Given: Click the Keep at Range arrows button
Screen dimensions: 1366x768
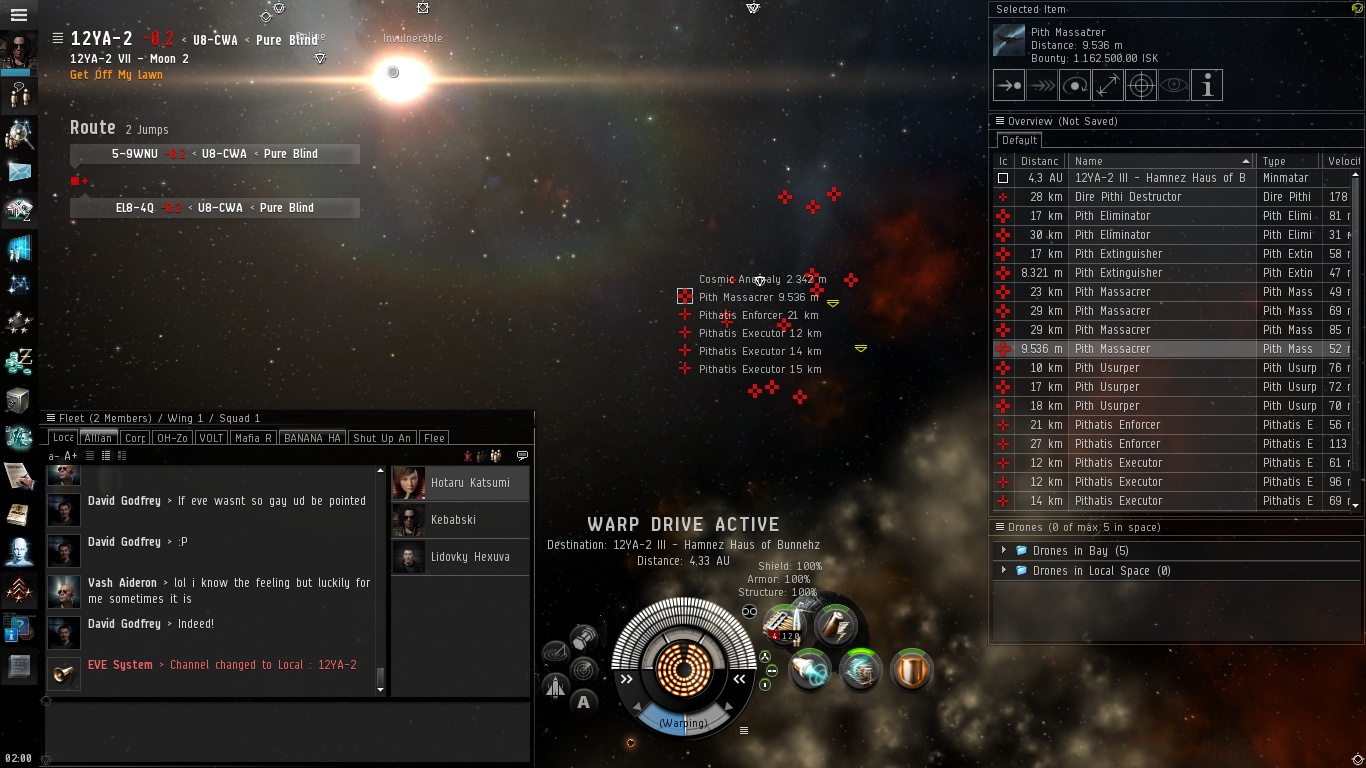Looking at the screenshot, I should point(1108,86).
